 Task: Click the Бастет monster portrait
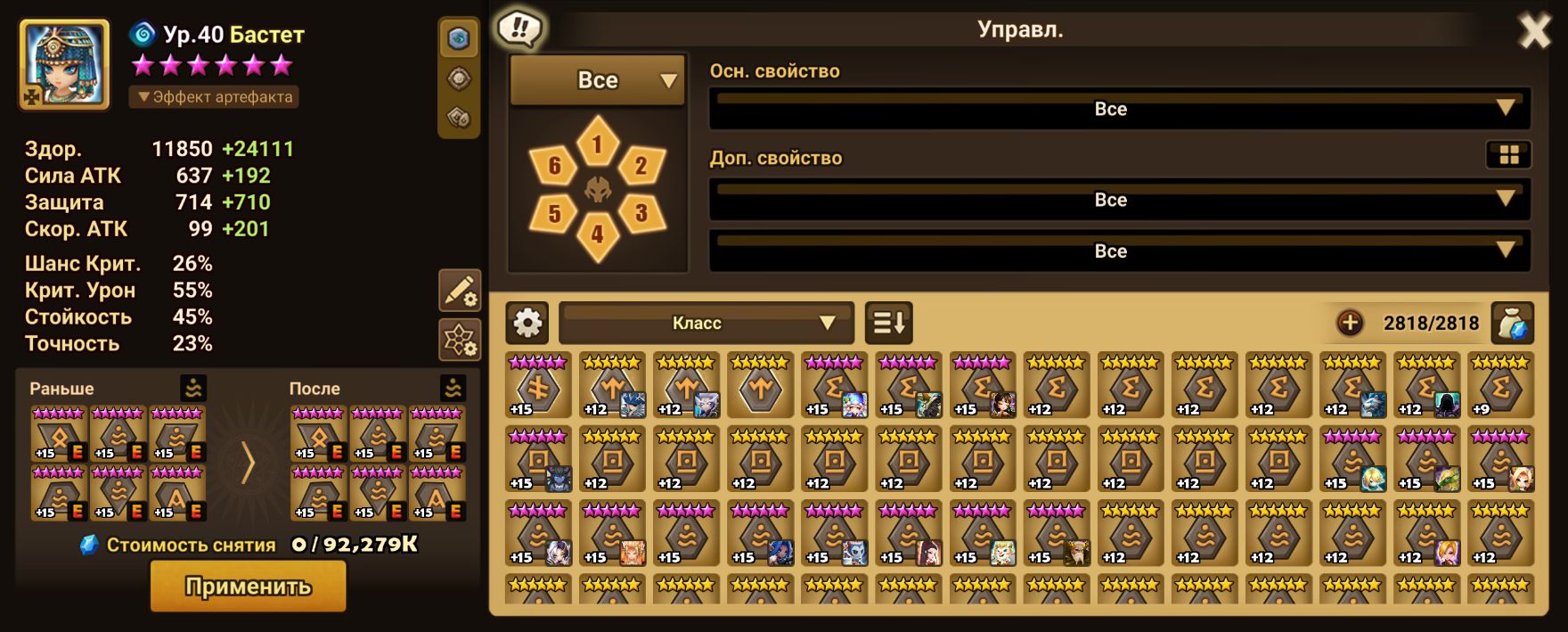[64, 64]
